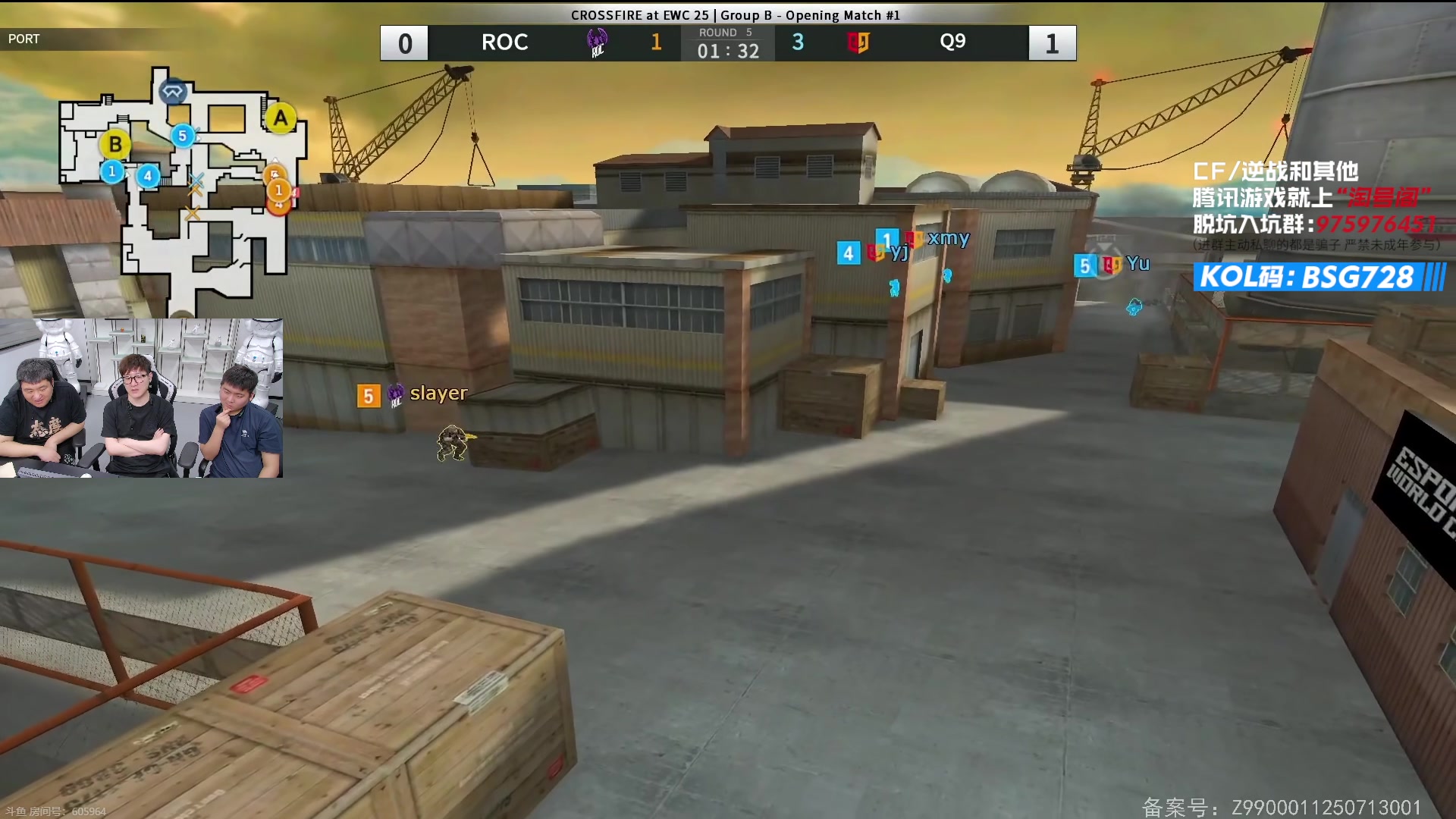
Task: Open the streamers' webcam overlay
Action: [142, 398]
